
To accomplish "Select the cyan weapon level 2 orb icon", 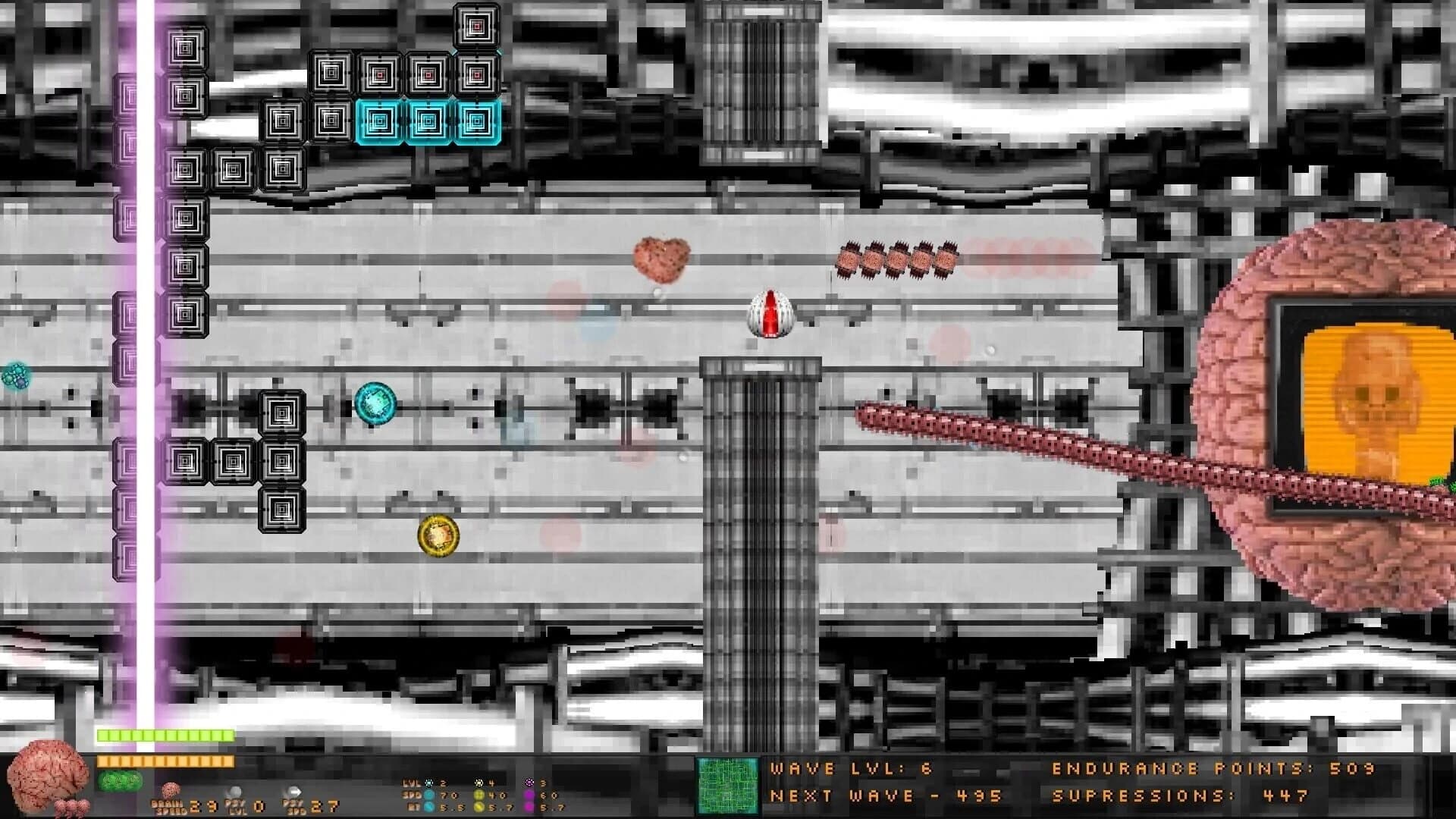I will (x=428, y=782).
